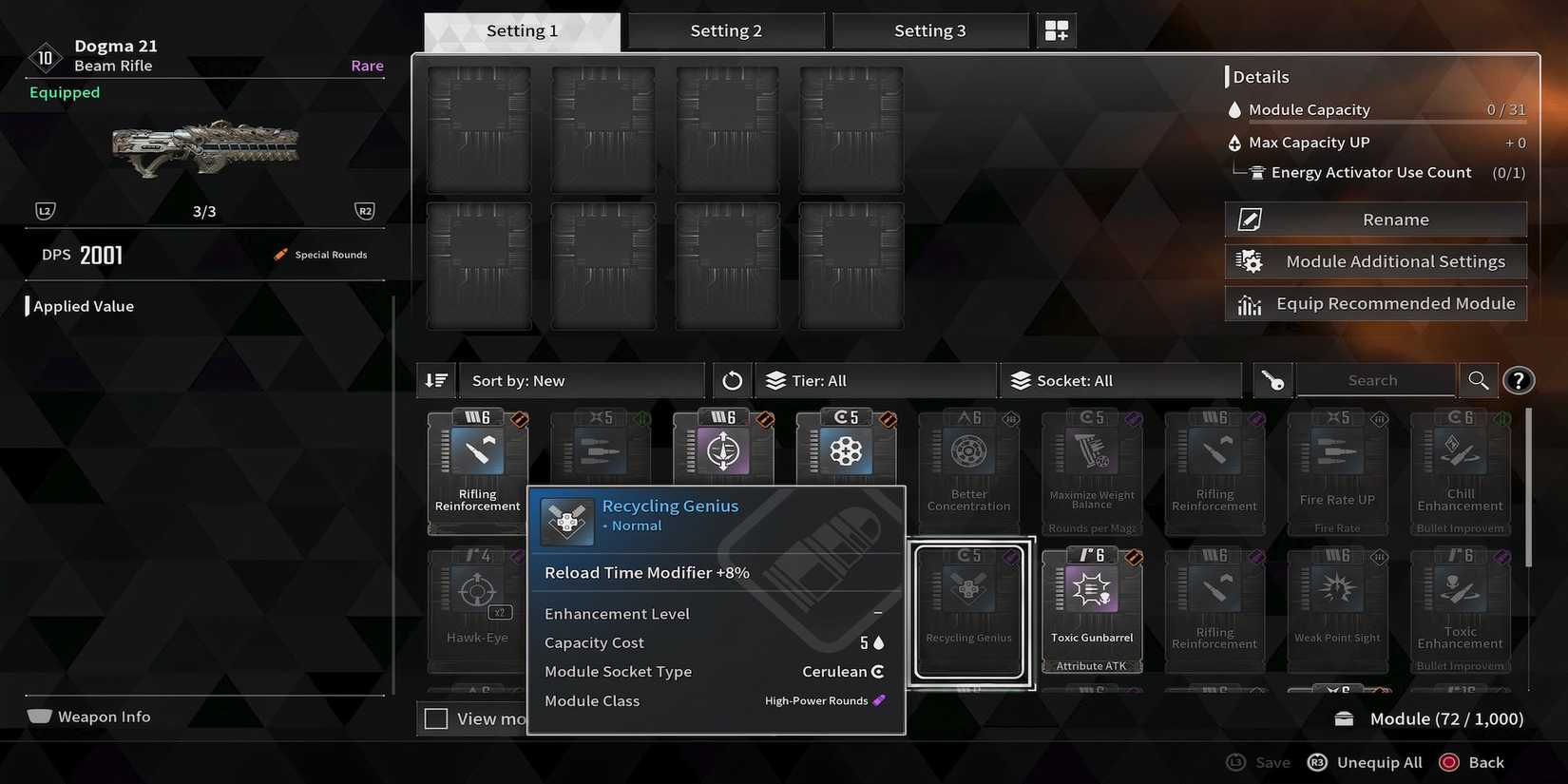Viewport: 1568px width, 784px height.
Task: Click the Equip Recommended Module button
Action: tap(1375, 302)
